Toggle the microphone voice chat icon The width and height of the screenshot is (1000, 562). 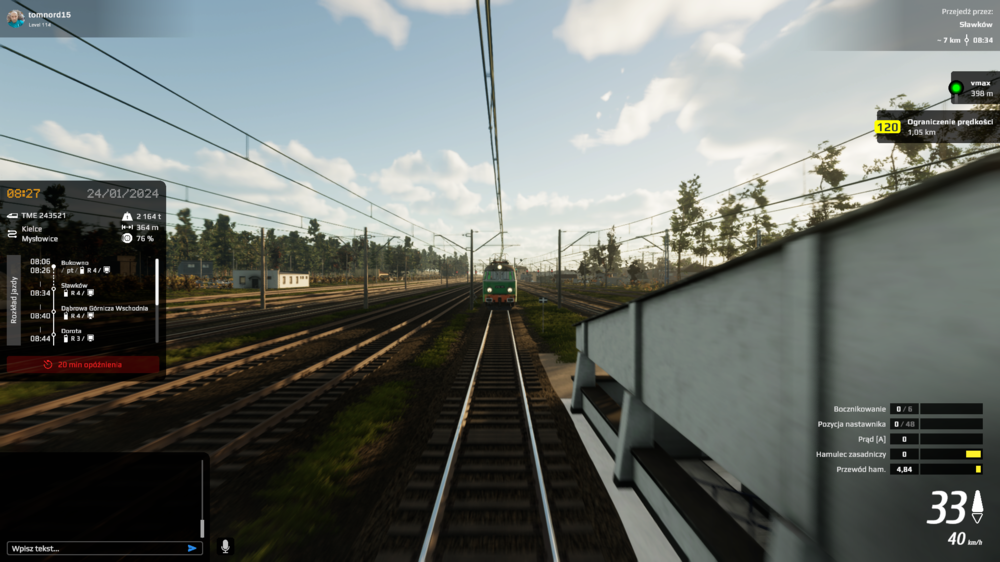[x=225, y=546]
